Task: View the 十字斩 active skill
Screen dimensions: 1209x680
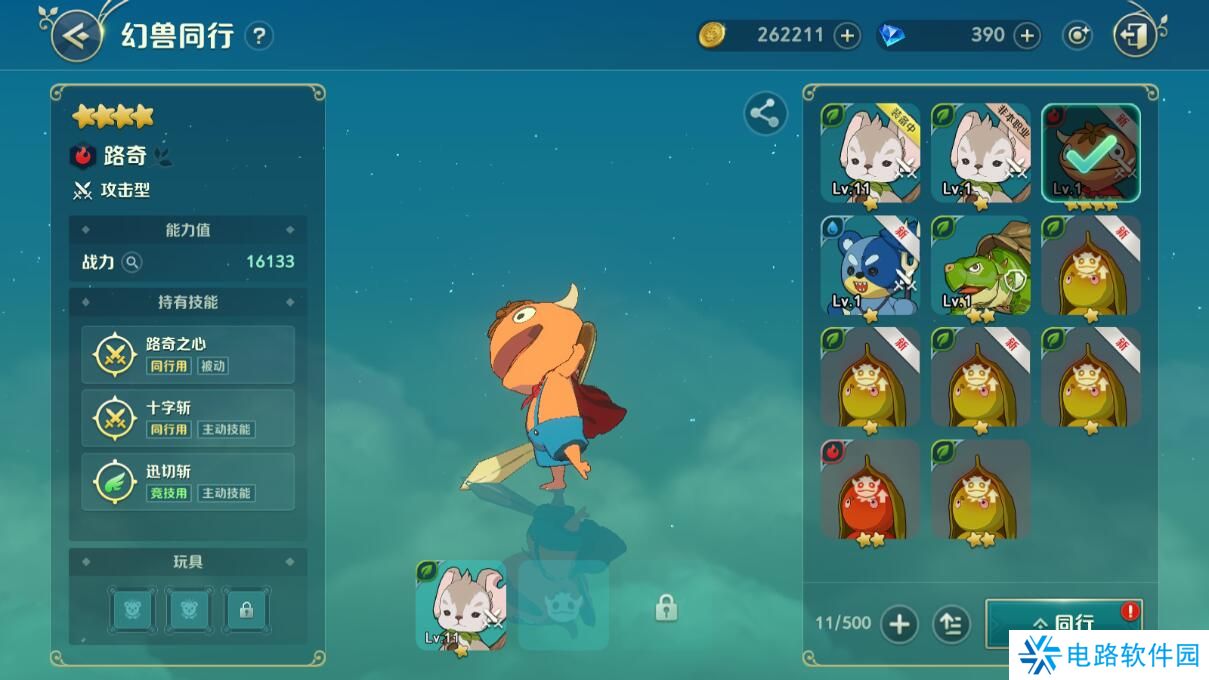Action: coord(188,418)
